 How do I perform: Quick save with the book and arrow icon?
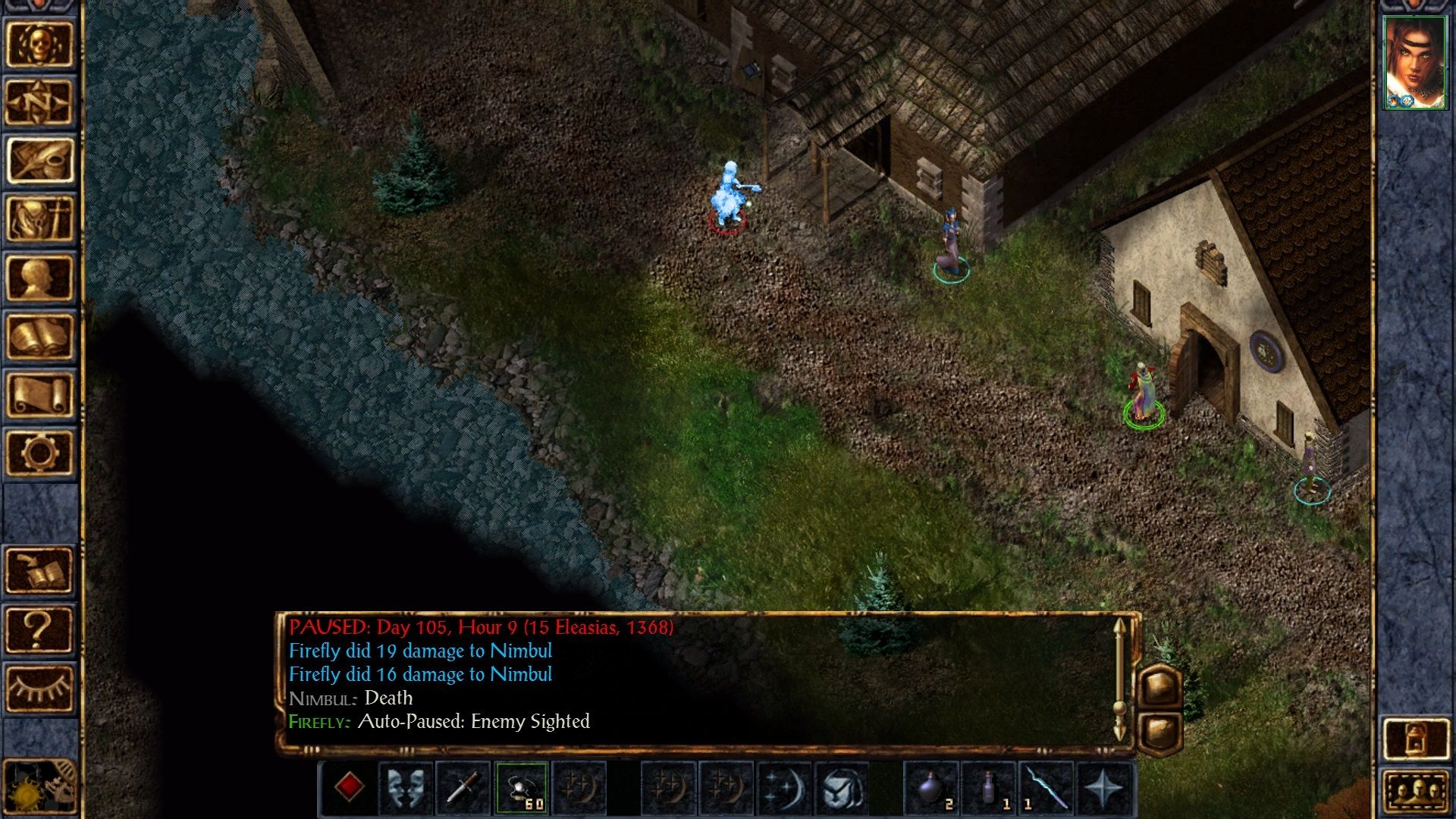point(39,570)
